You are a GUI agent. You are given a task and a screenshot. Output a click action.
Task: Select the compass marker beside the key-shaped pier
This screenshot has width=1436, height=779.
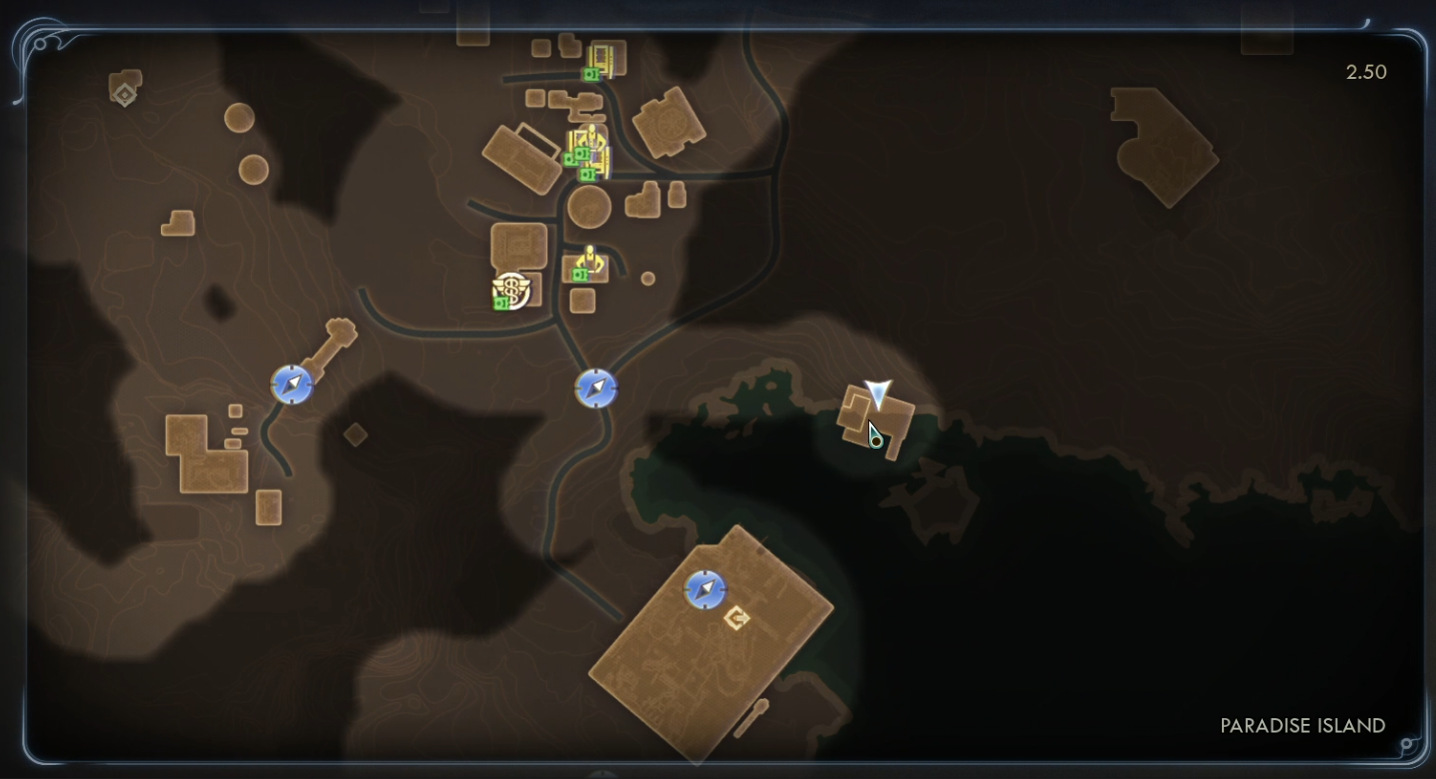pos(292,385)
